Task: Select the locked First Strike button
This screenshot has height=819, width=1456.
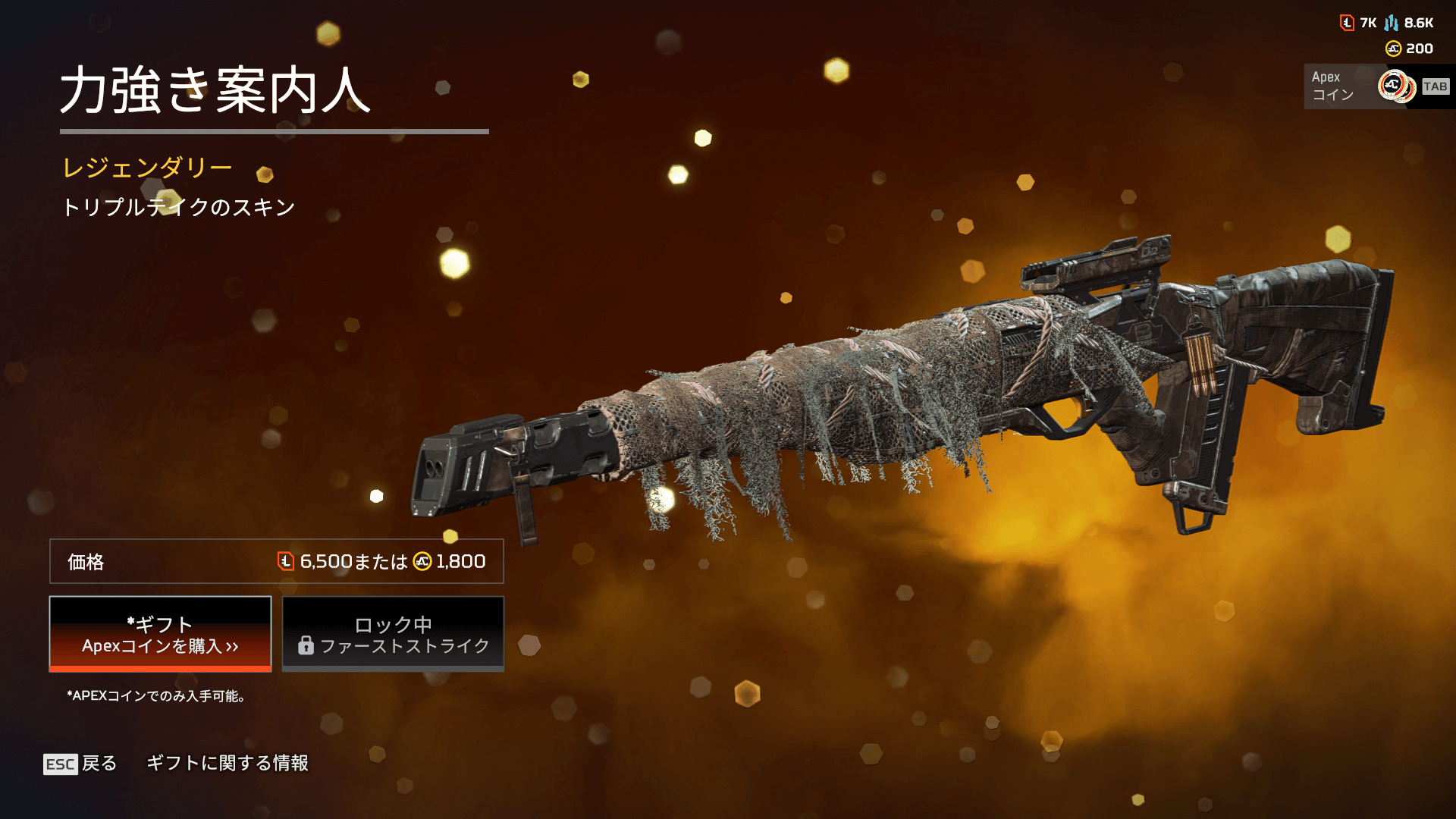Action: click(393, 634)
